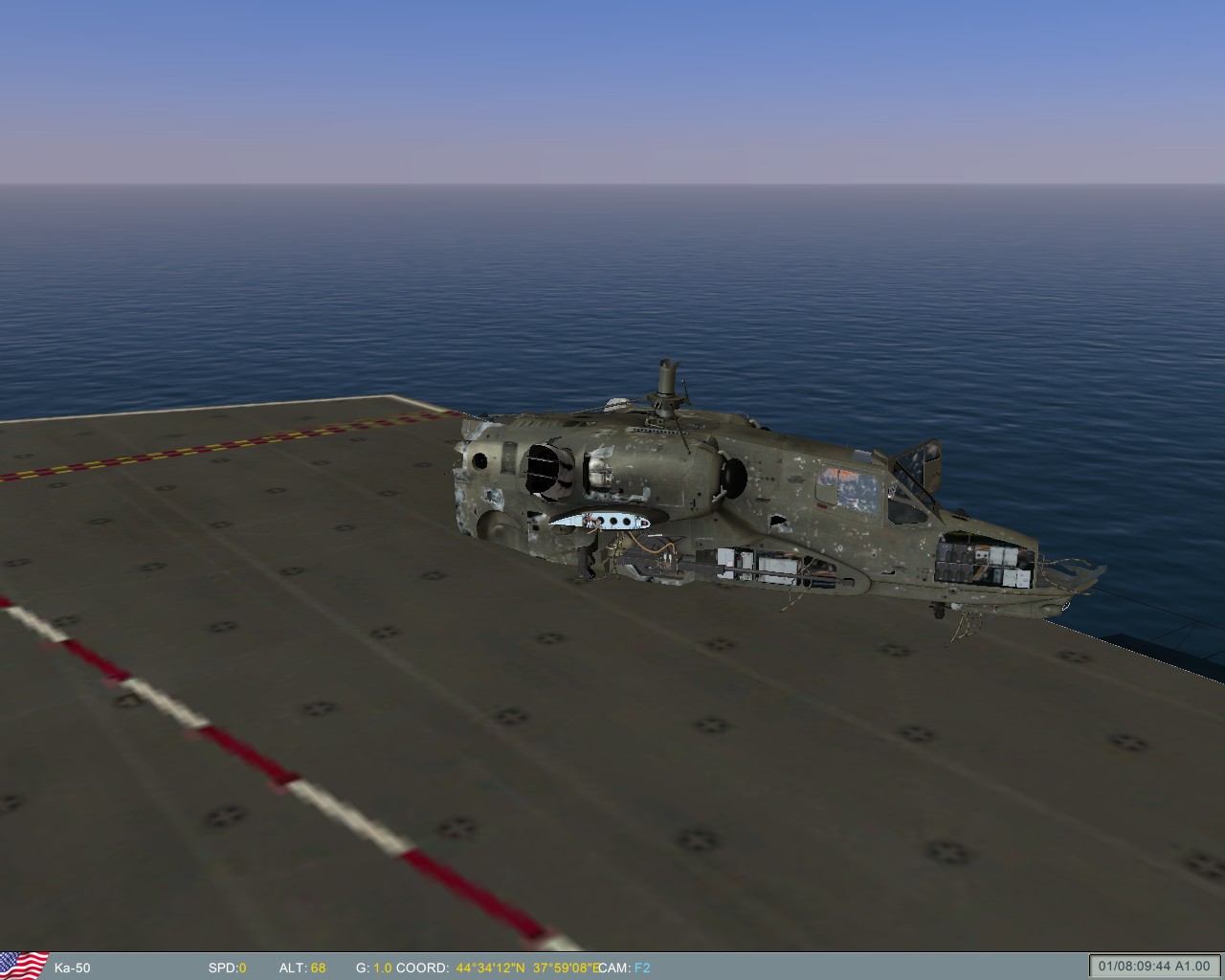
Task: Toggle the F2 camera mode indicator
Action: click(643, 968)
